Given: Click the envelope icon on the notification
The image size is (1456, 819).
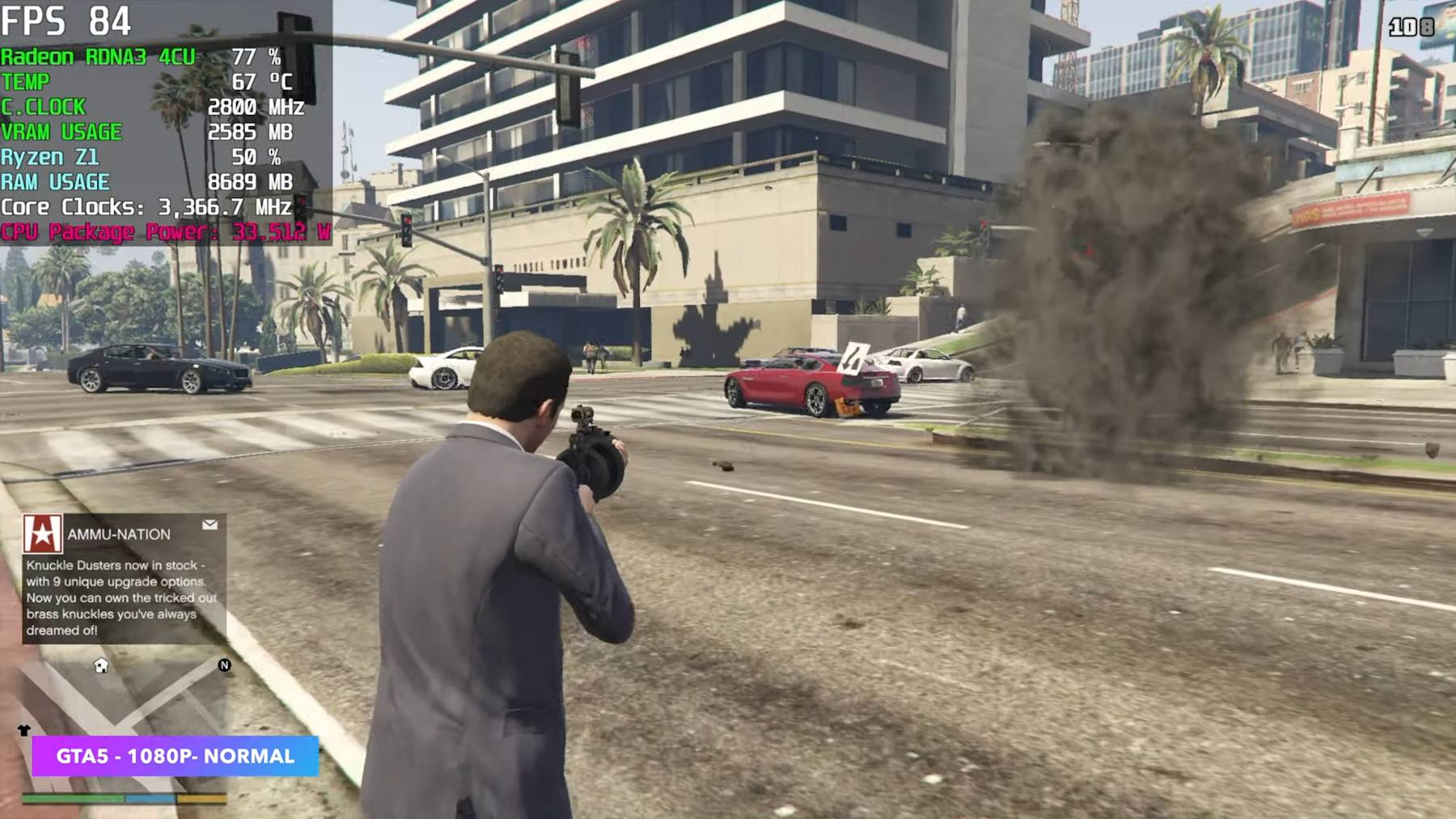Looking at the screenshot, I should (210, 524).
